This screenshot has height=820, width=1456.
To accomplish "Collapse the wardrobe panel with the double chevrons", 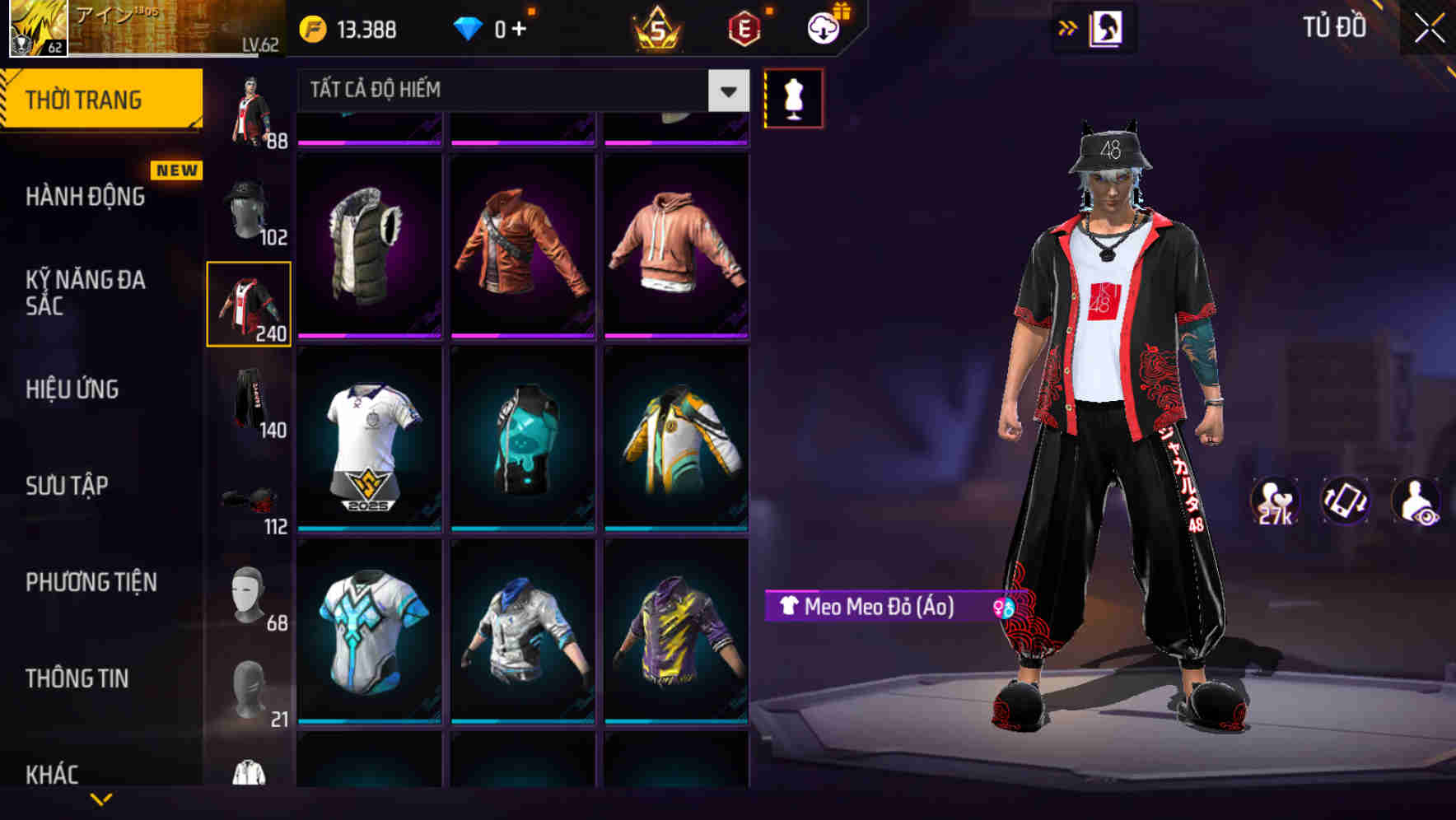I will 1068,27.
